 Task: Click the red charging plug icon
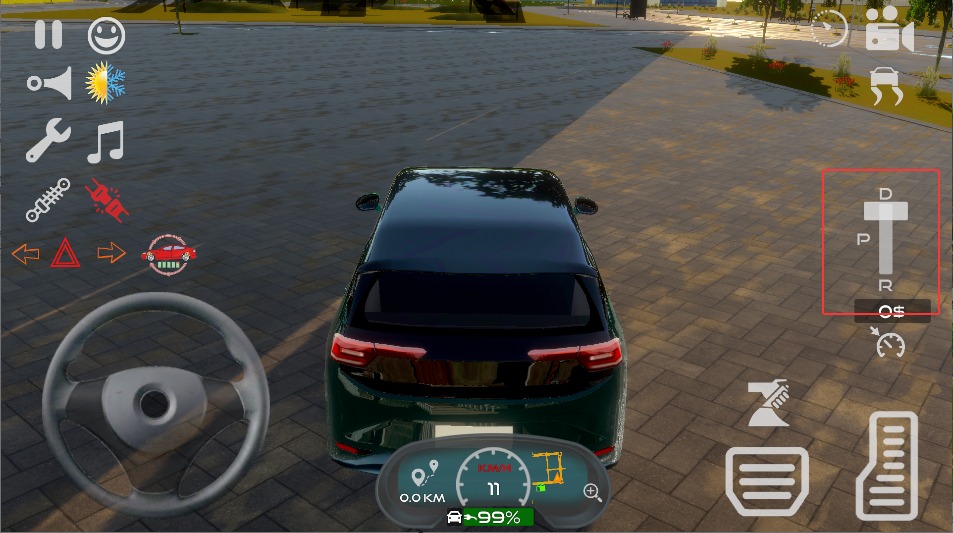tap(108, 199)
